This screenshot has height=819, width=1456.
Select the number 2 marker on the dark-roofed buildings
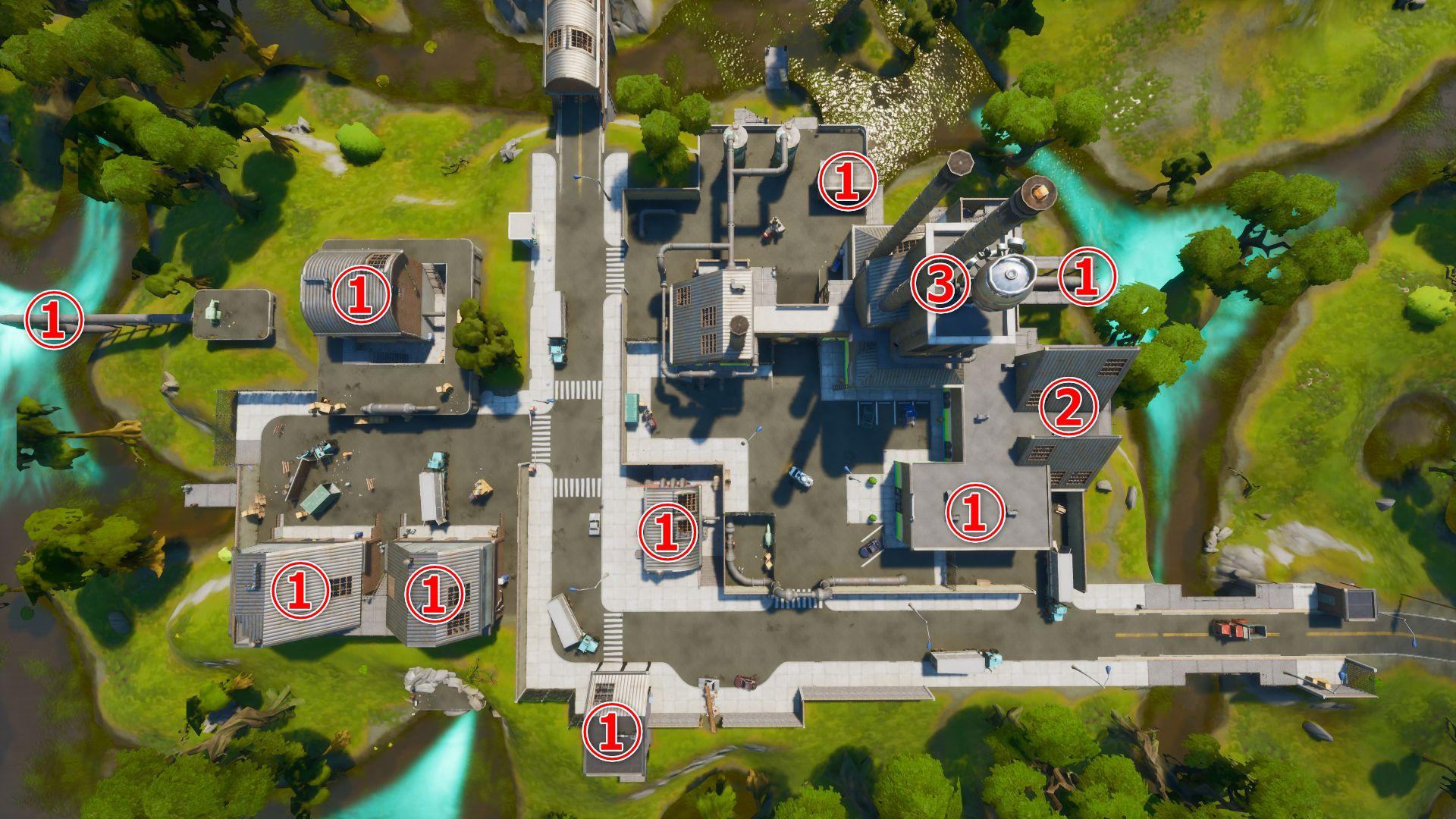tap(1069, 406)
